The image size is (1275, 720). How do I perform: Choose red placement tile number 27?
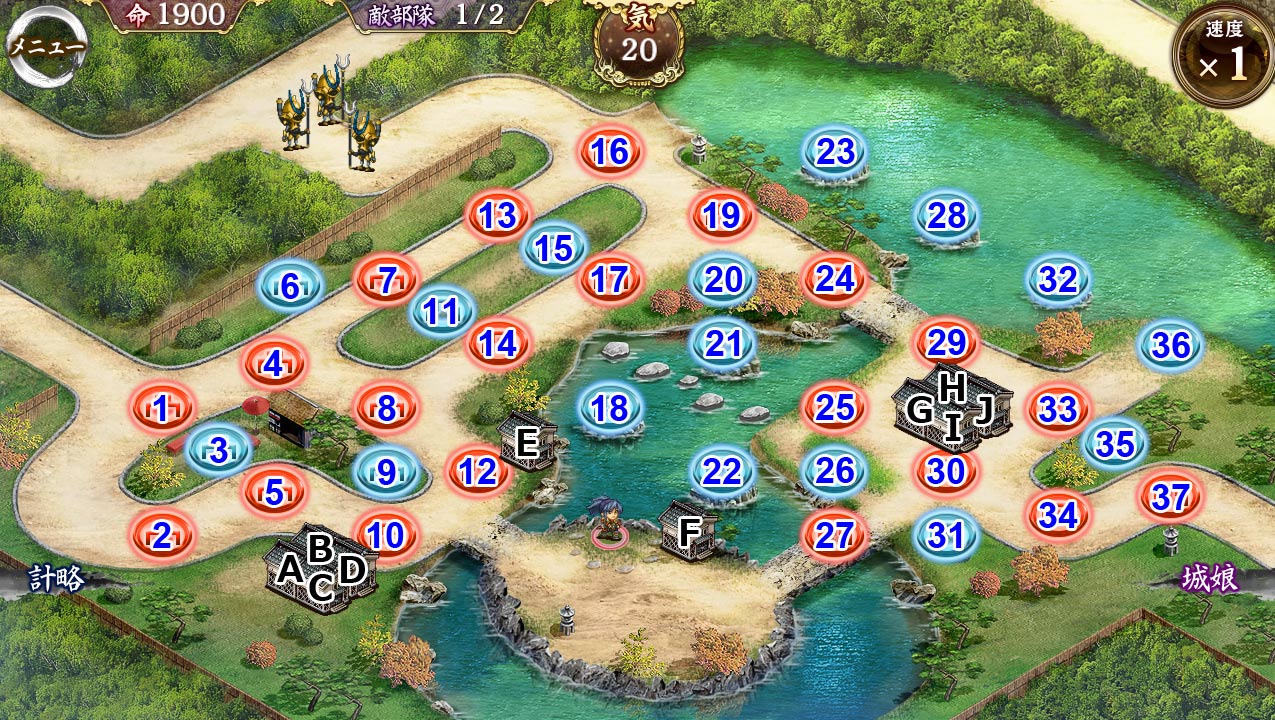(x=833, y=536)
